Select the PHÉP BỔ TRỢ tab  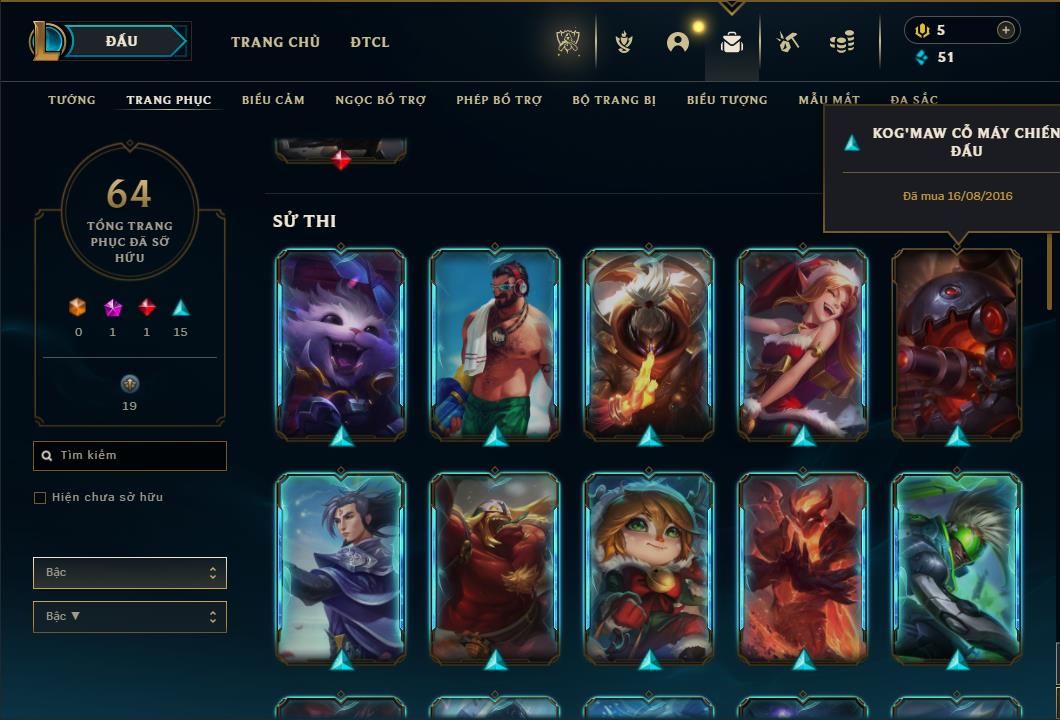click(x=499, y=100)
